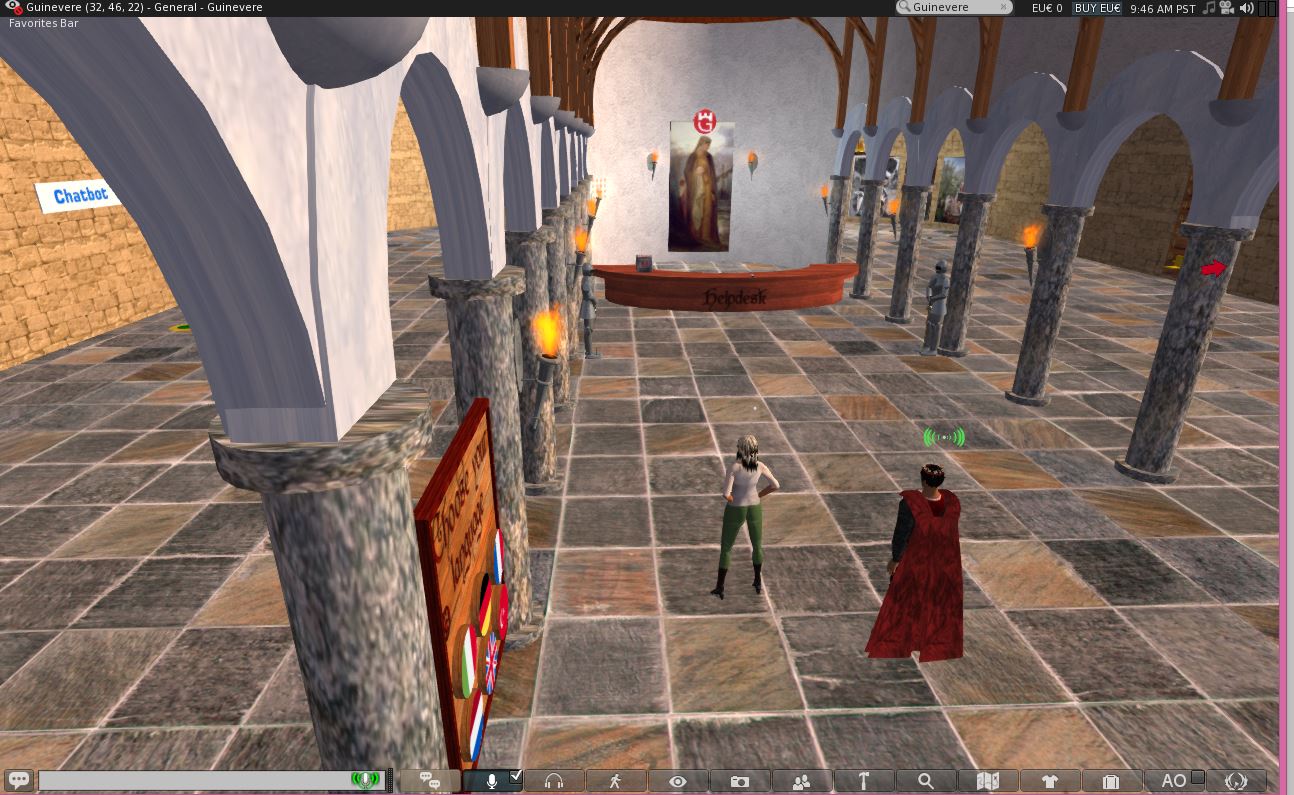Open the walk/run movement controls
The width and height of the screenshot is (1294, 795).
tap(615, 781)
